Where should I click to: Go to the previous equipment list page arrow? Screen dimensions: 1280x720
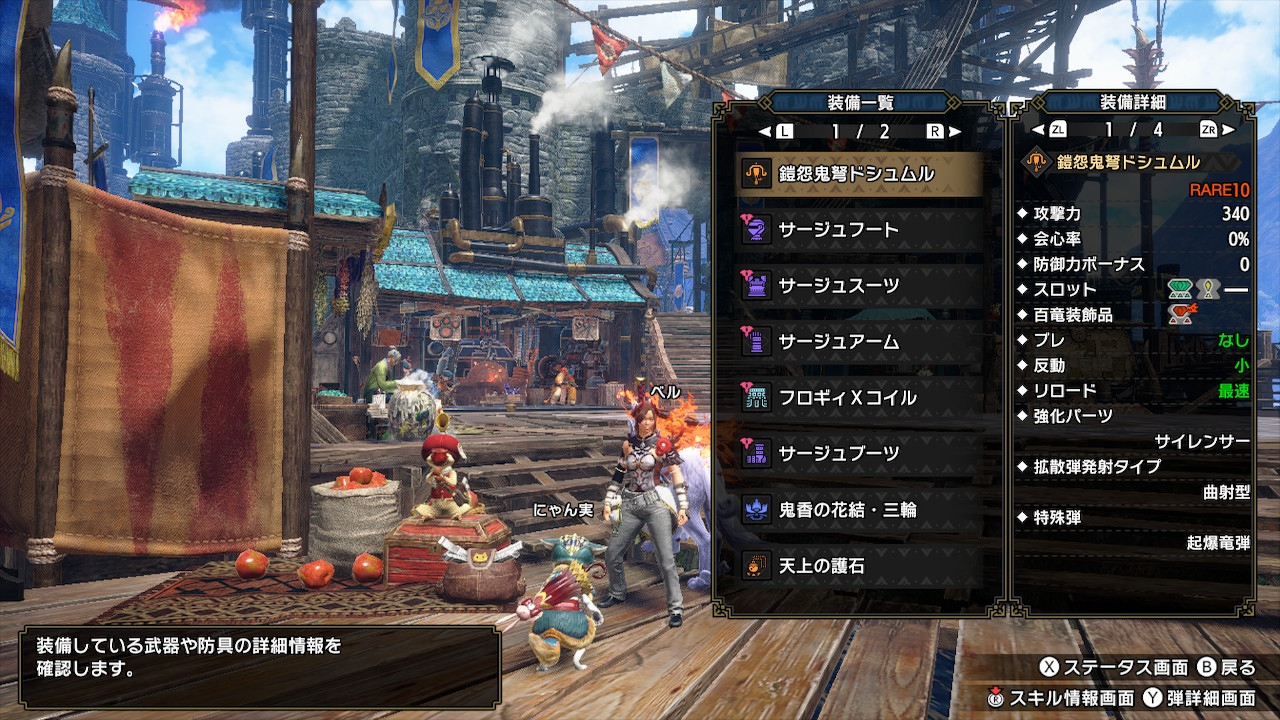point(765,131)
